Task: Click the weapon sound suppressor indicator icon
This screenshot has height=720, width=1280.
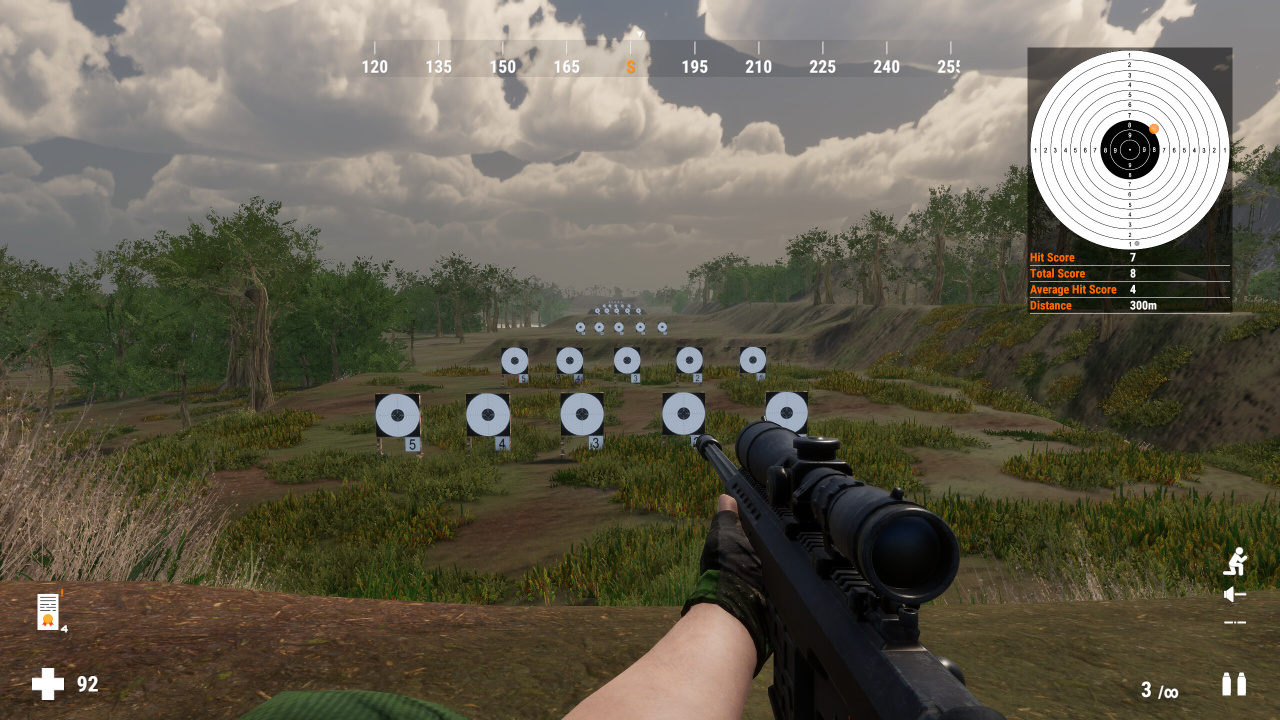Action: point(1235,594)
